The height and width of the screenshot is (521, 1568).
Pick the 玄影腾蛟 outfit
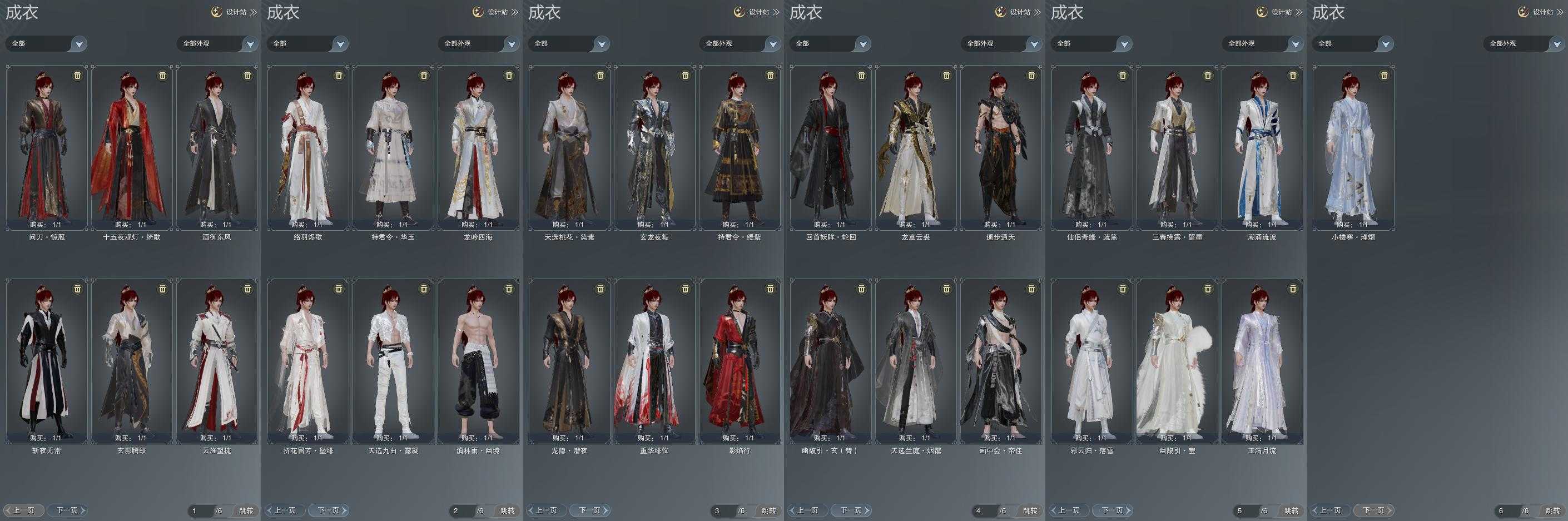click(131, 360)
